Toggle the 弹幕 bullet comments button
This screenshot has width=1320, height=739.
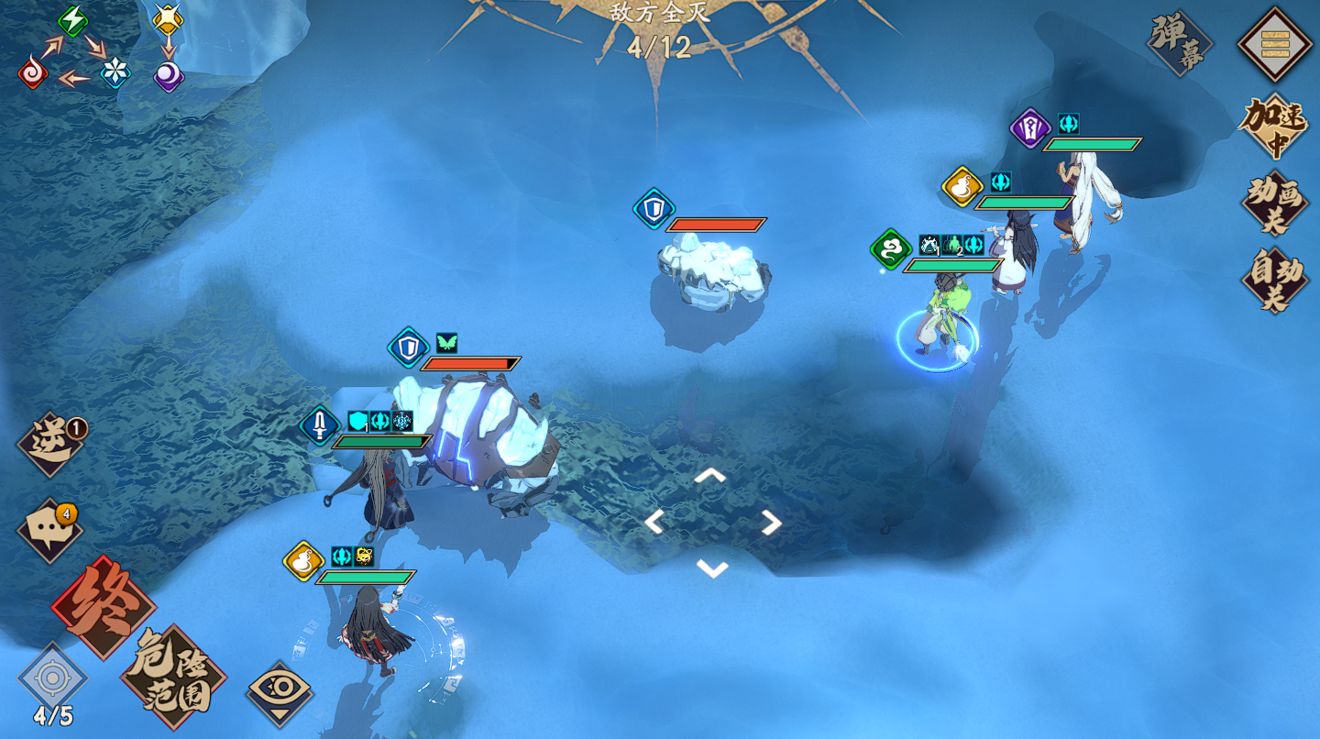[1180, 43]
